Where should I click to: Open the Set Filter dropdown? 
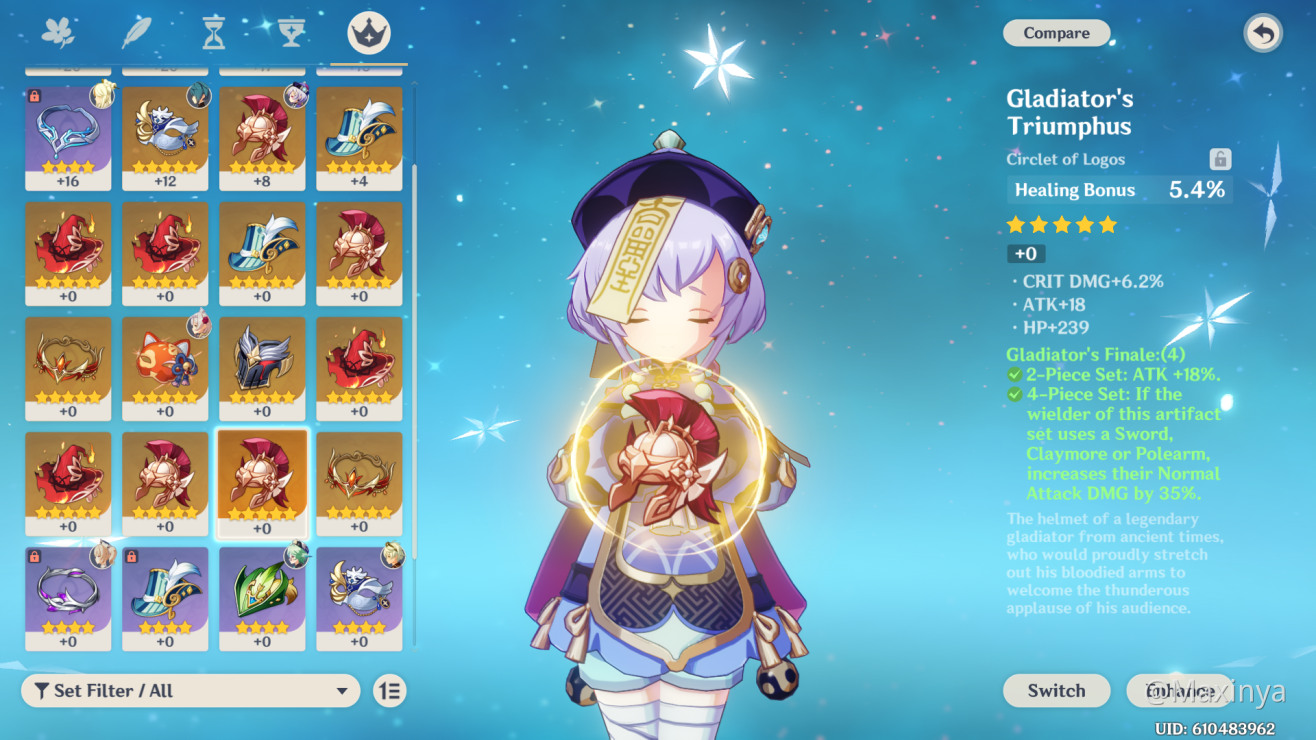coord(190,690)
